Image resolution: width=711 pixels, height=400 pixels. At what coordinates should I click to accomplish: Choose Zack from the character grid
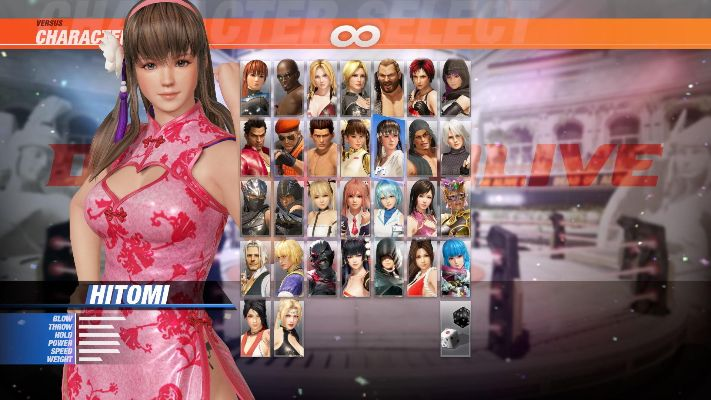click(289, 87)
